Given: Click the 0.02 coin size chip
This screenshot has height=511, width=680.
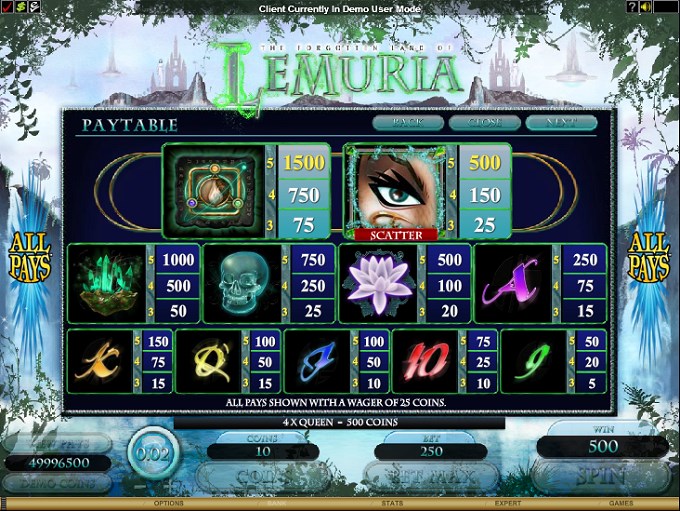Looking at the screenshot, I should 154,455.
